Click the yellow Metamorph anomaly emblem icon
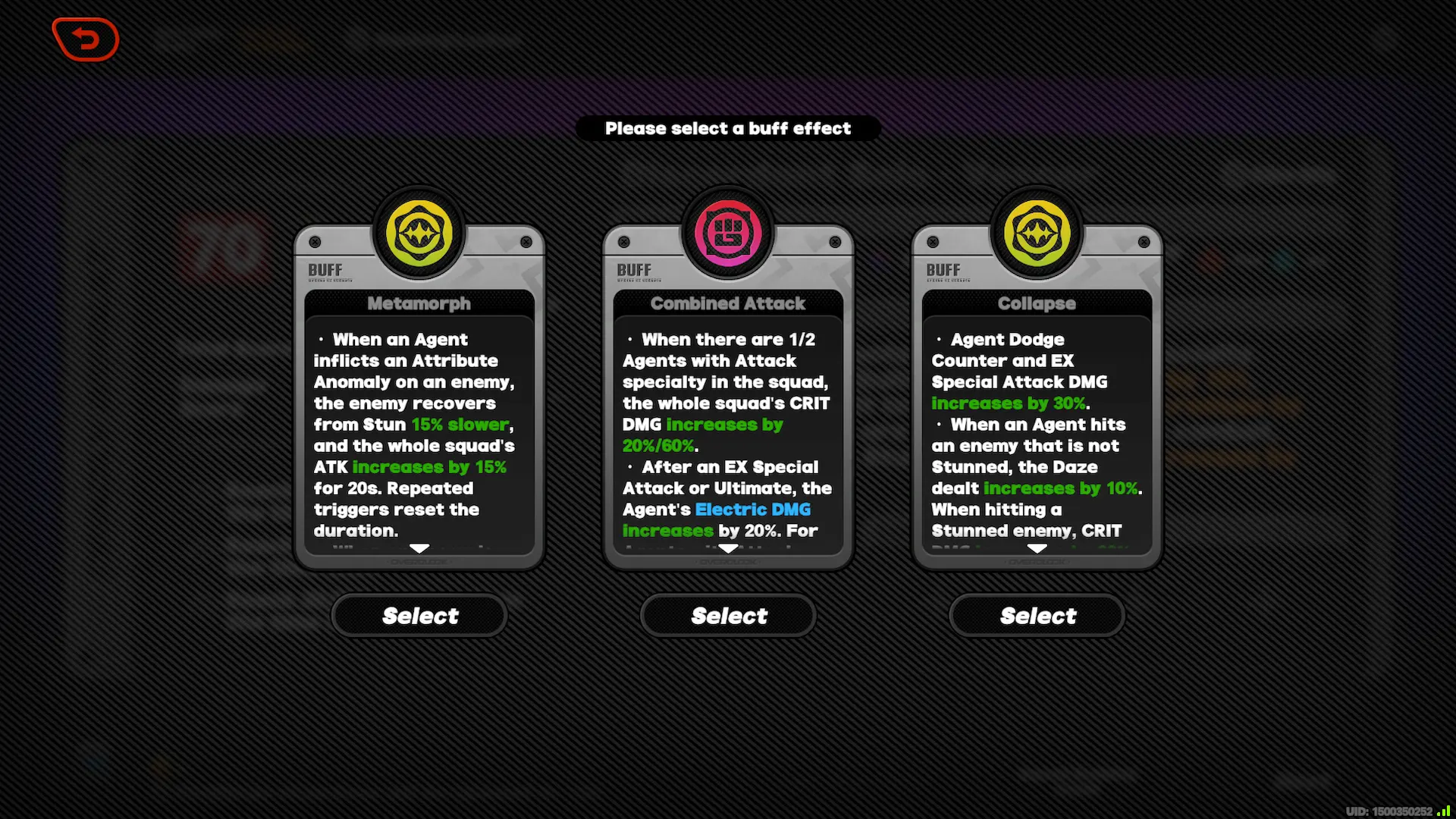The image size is (1456, 819). click(x=419, y=233)
